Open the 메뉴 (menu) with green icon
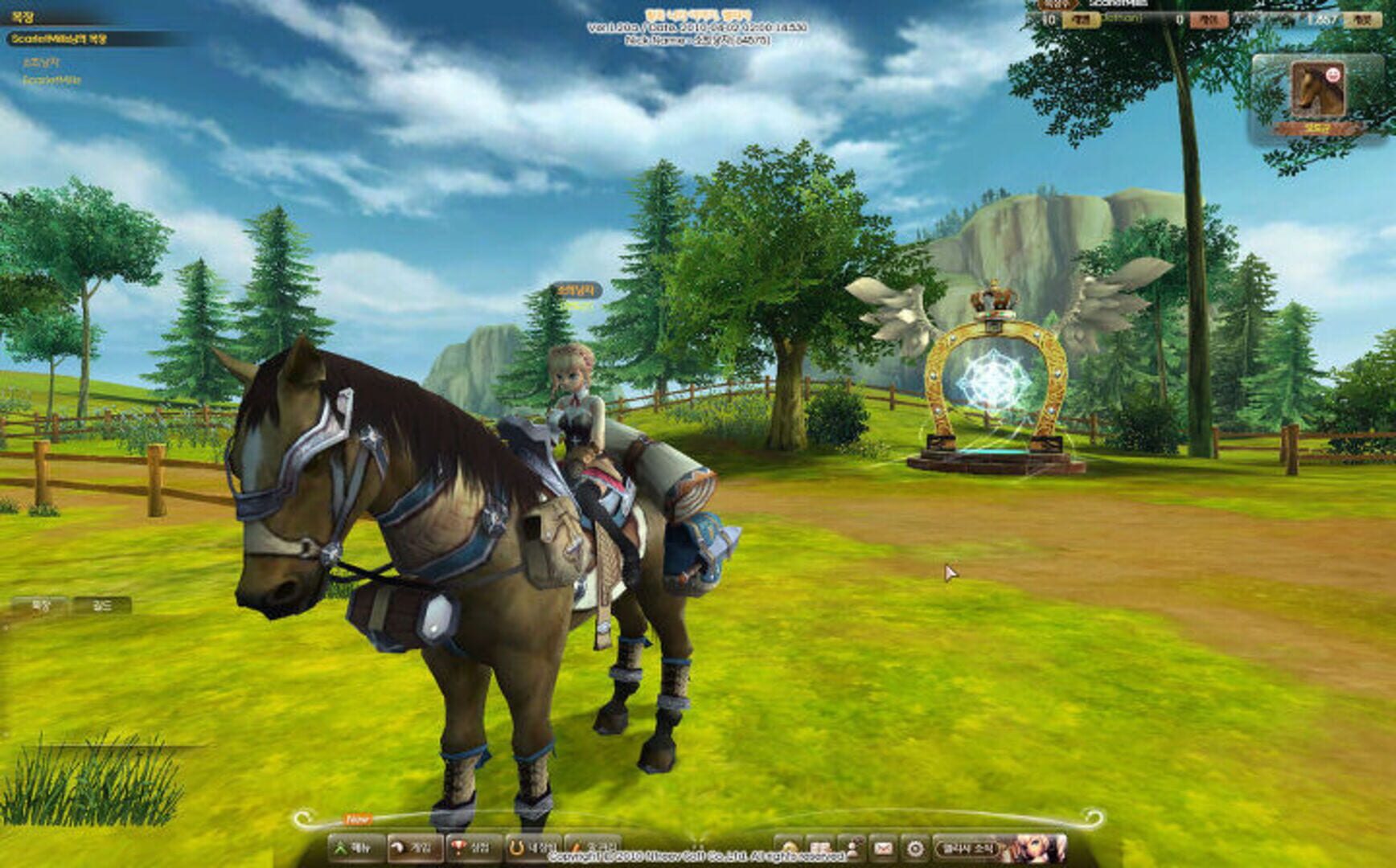The image size is (1396, 868). [352, 846]
